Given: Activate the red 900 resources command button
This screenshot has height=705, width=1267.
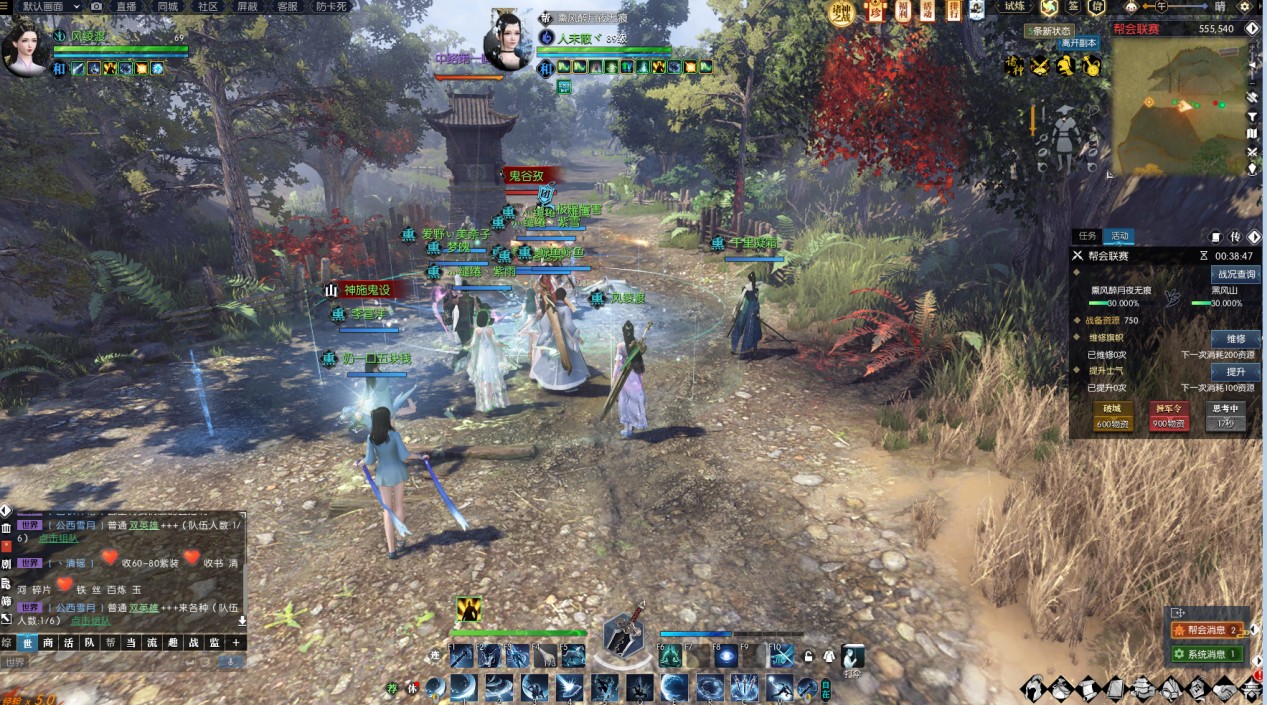Looking at the screenshot, I should [1169, 416].
